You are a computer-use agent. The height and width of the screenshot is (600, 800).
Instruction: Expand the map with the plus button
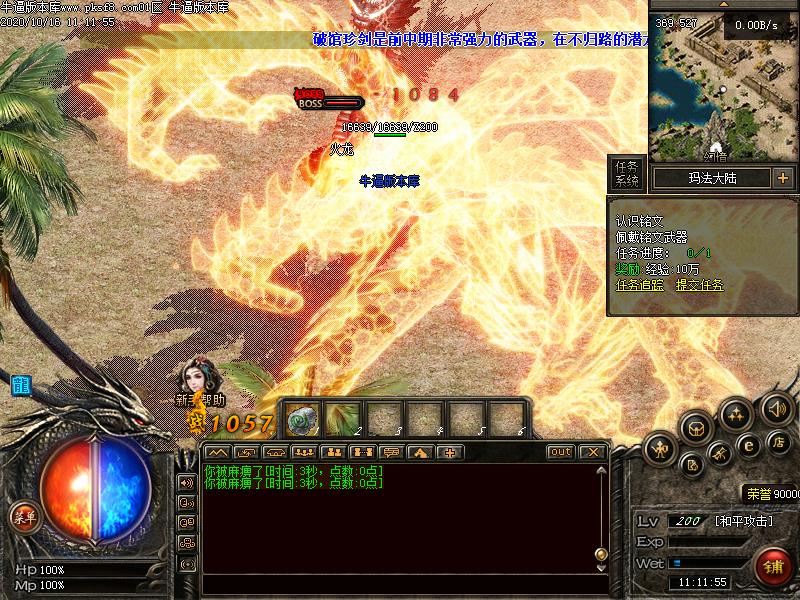pyautogui.click(x=782, y=178)
